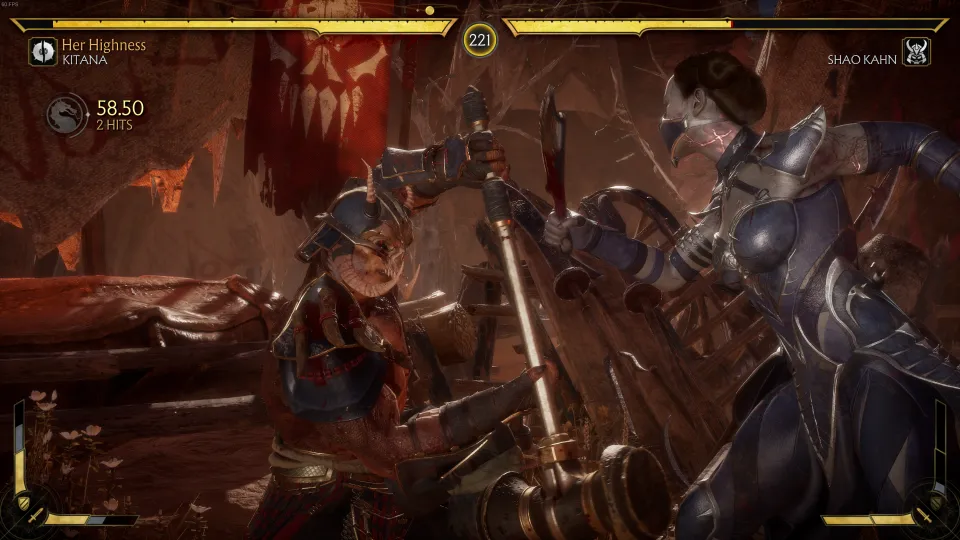Click Kitana's player emblem icon
Screen dimensions: 960x540
coord(43,52)
